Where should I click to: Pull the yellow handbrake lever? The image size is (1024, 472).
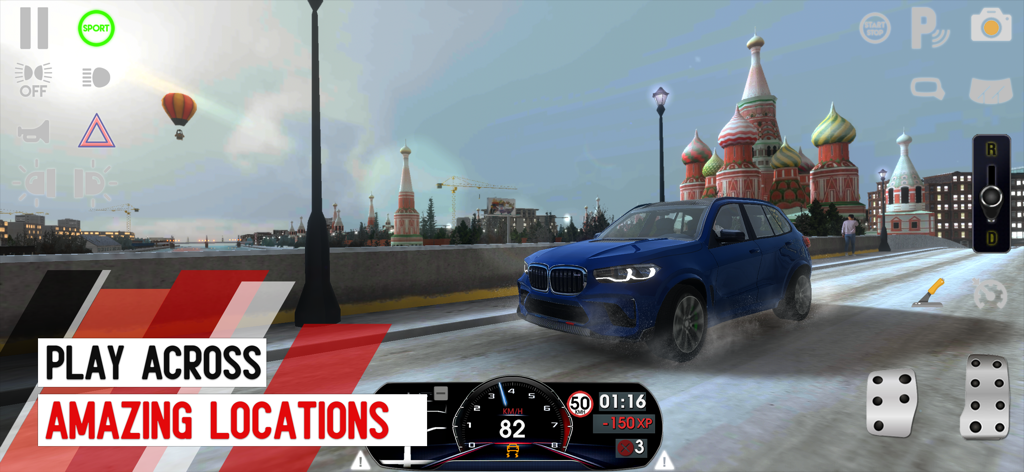coord(929,294)
